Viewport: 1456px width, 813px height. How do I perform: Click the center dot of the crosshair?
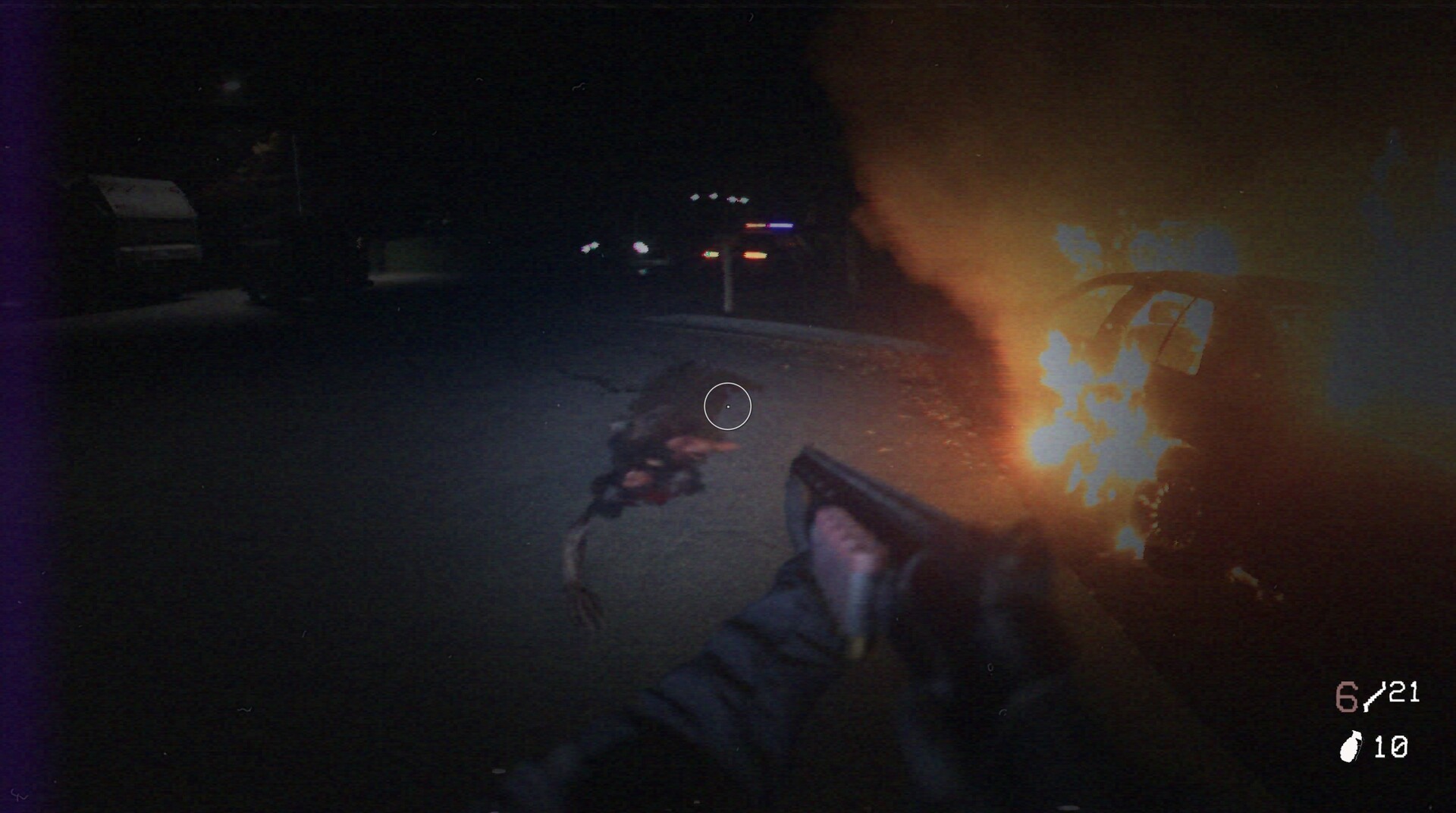click(x=726, y=406)
